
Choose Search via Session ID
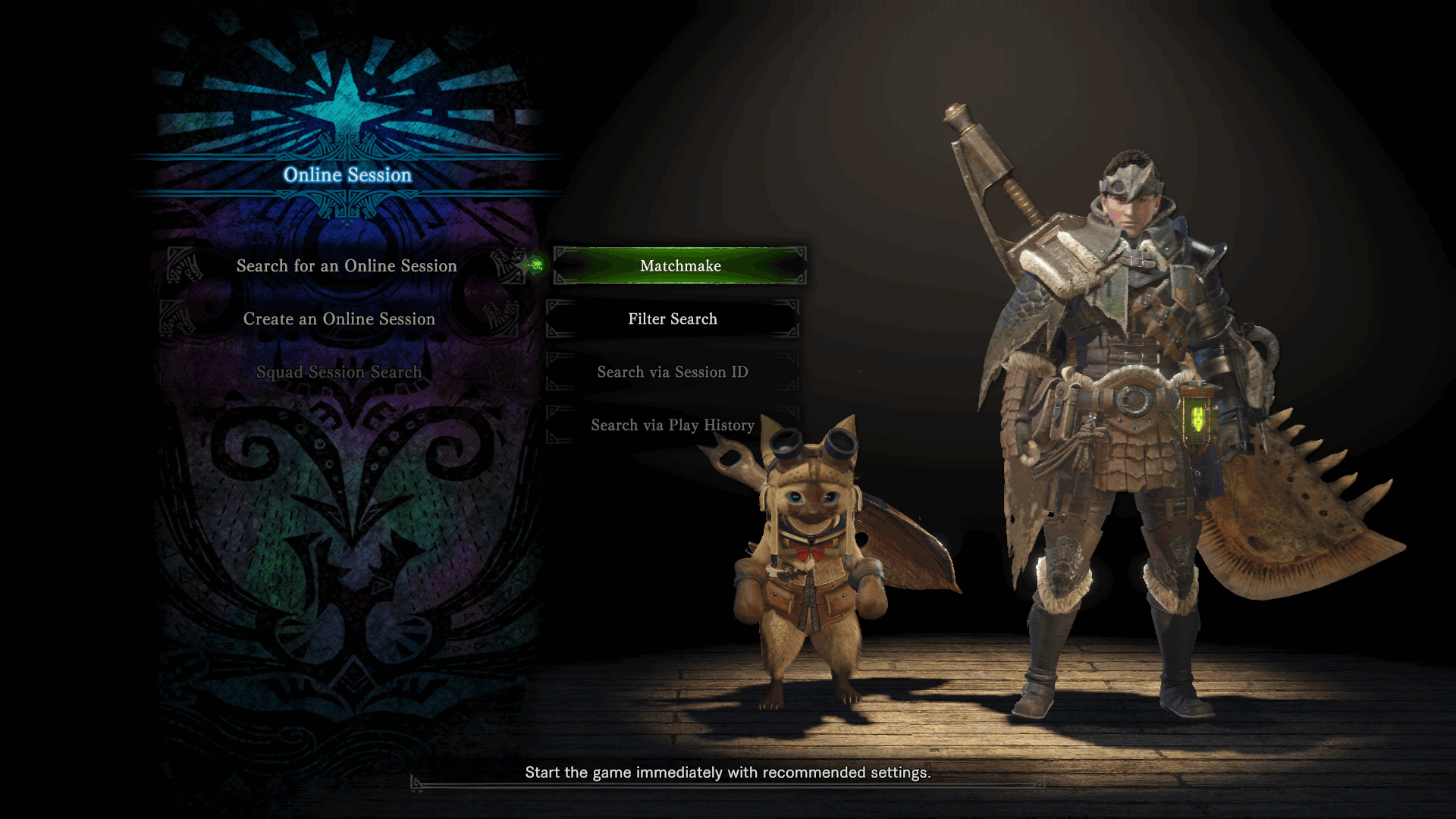672,372
